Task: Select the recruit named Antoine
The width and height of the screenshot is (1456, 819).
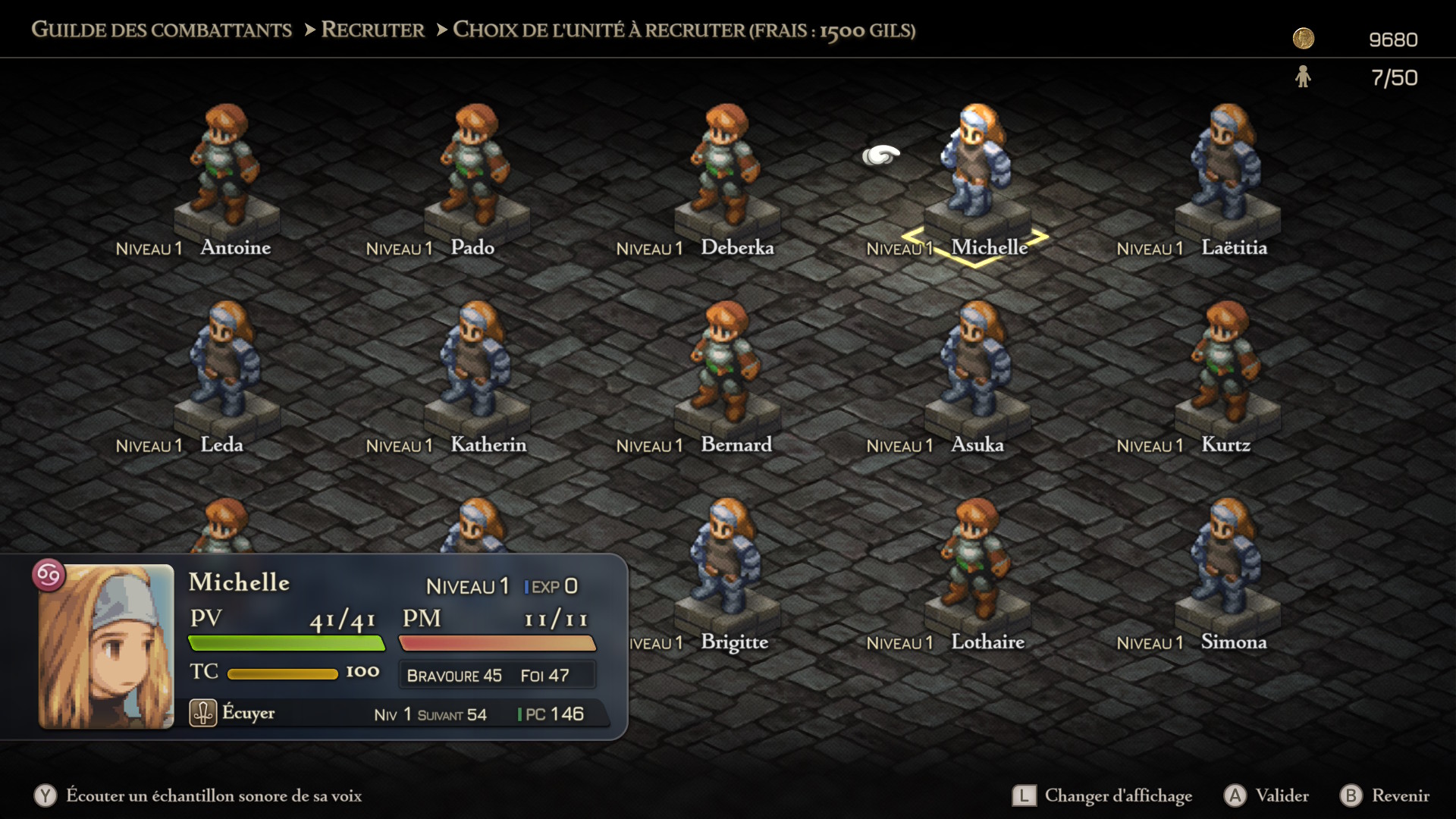Action: point(224,167)
